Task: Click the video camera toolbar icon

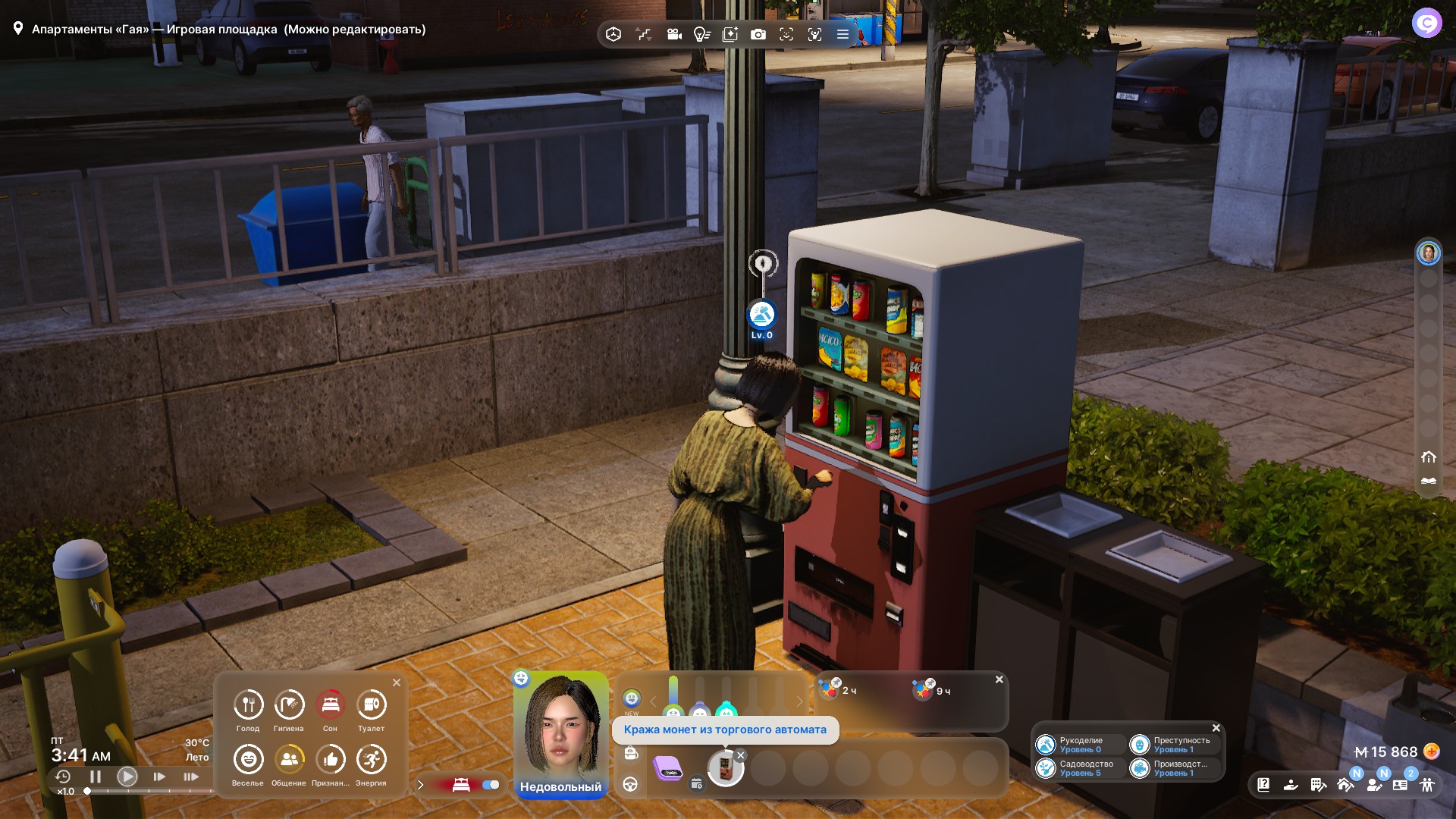Action: pyautogui.click(x=673, y=34)
